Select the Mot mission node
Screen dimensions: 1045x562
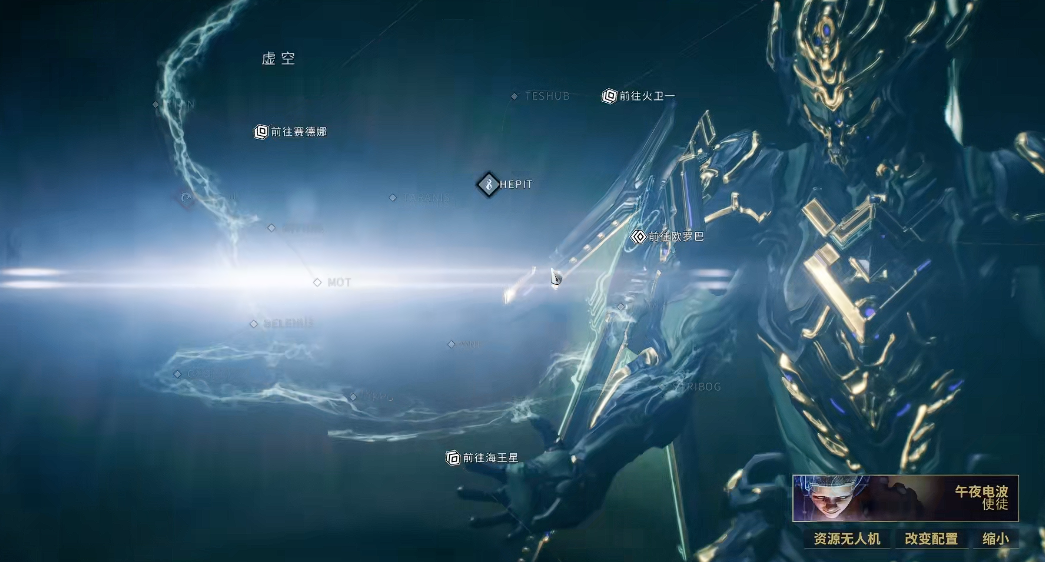coord(318,283)
